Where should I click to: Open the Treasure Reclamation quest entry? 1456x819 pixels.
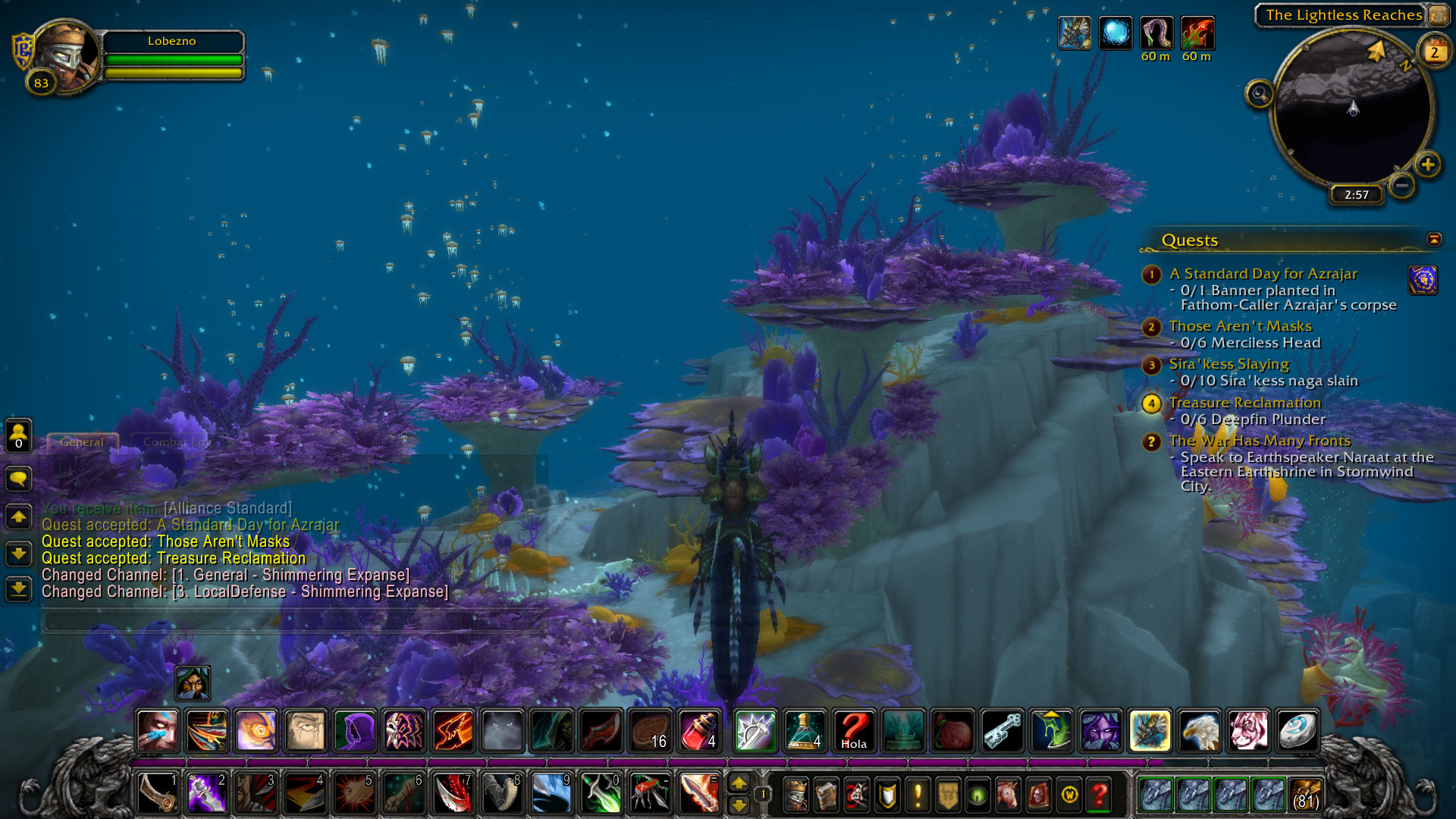(1244, 403)
